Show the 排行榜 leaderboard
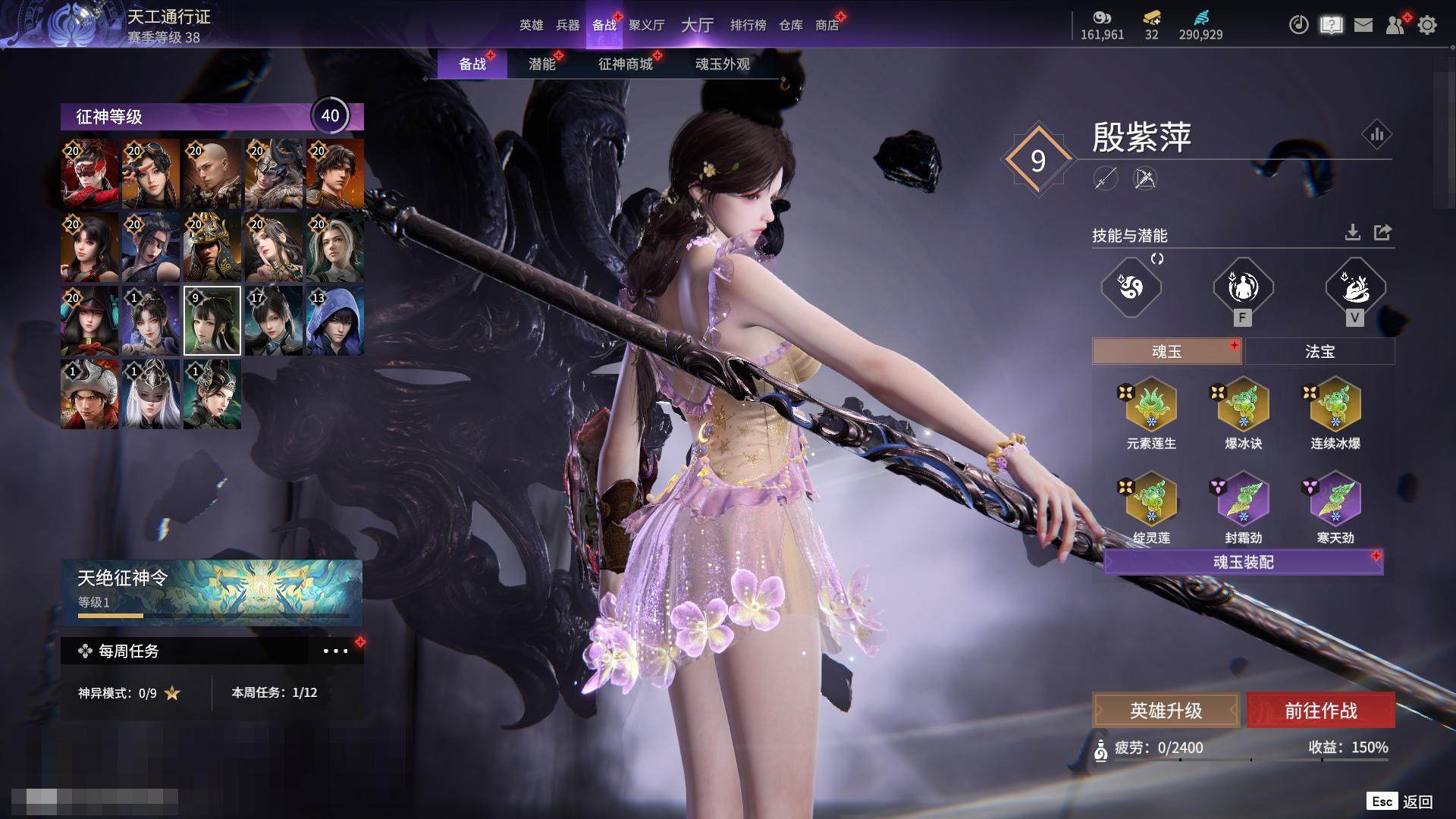1456x819 pixels. click(x=748, y=25)
